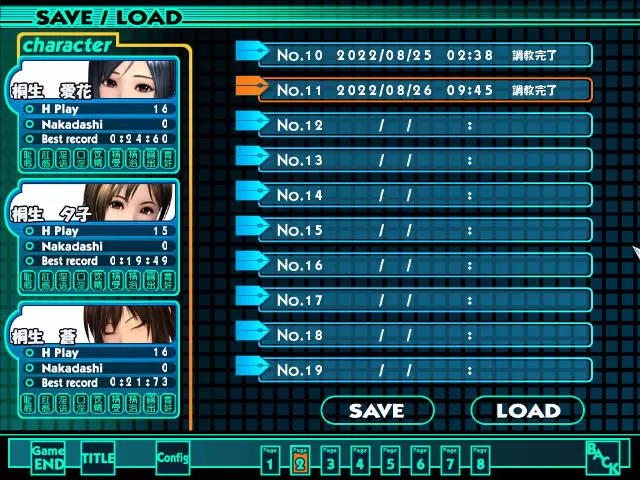Click the LOAD button
Screen dimensions: 640x480
click(x=527, y=410)
